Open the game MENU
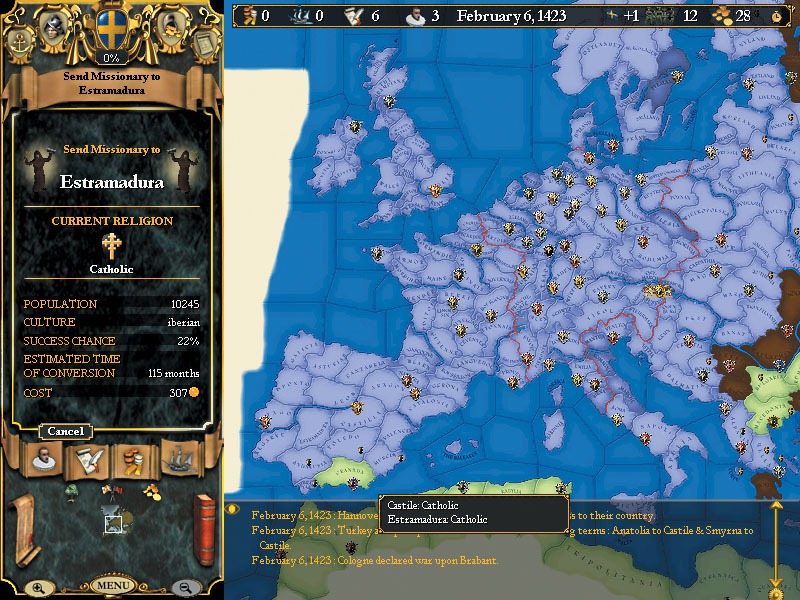The image size is (800, 600). (x=112, y=585)
